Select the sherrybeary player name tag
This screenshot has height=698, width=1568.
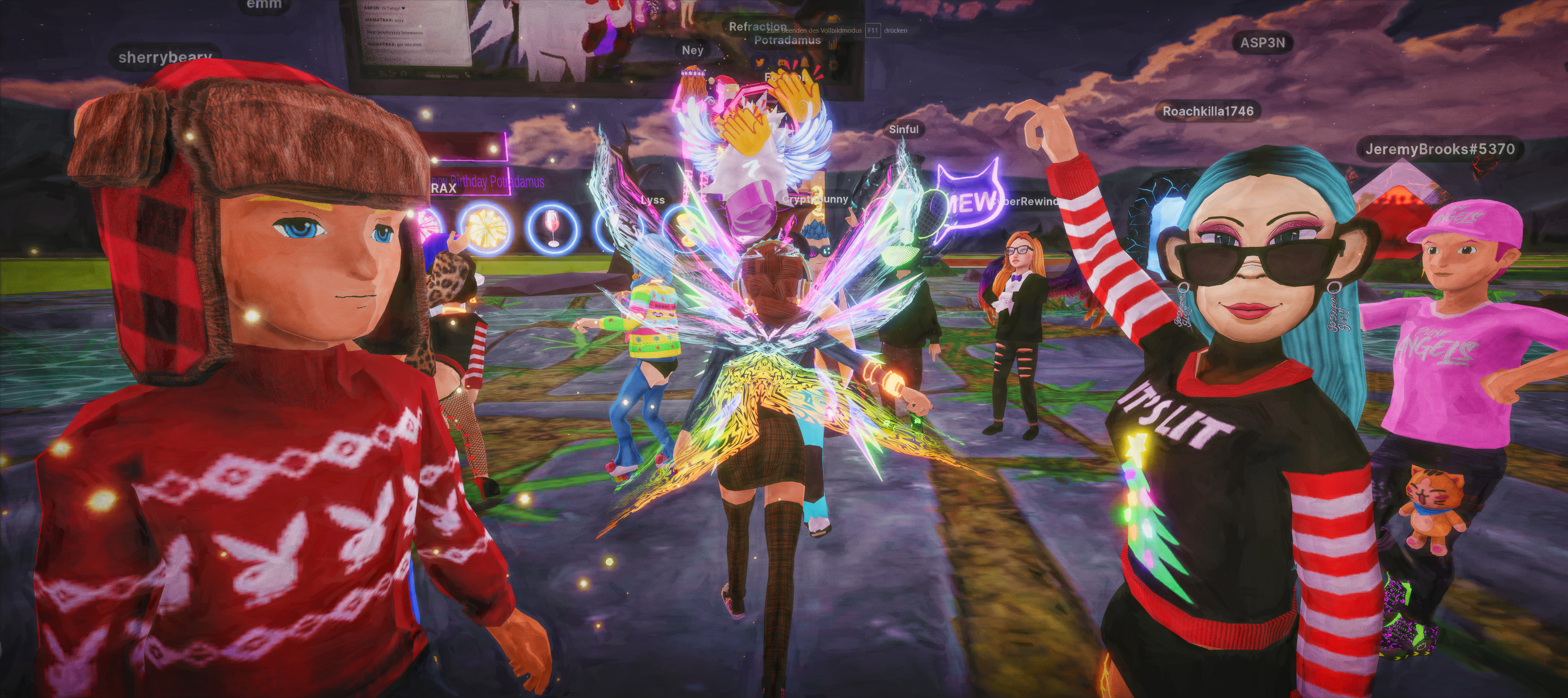click(165, 57)
